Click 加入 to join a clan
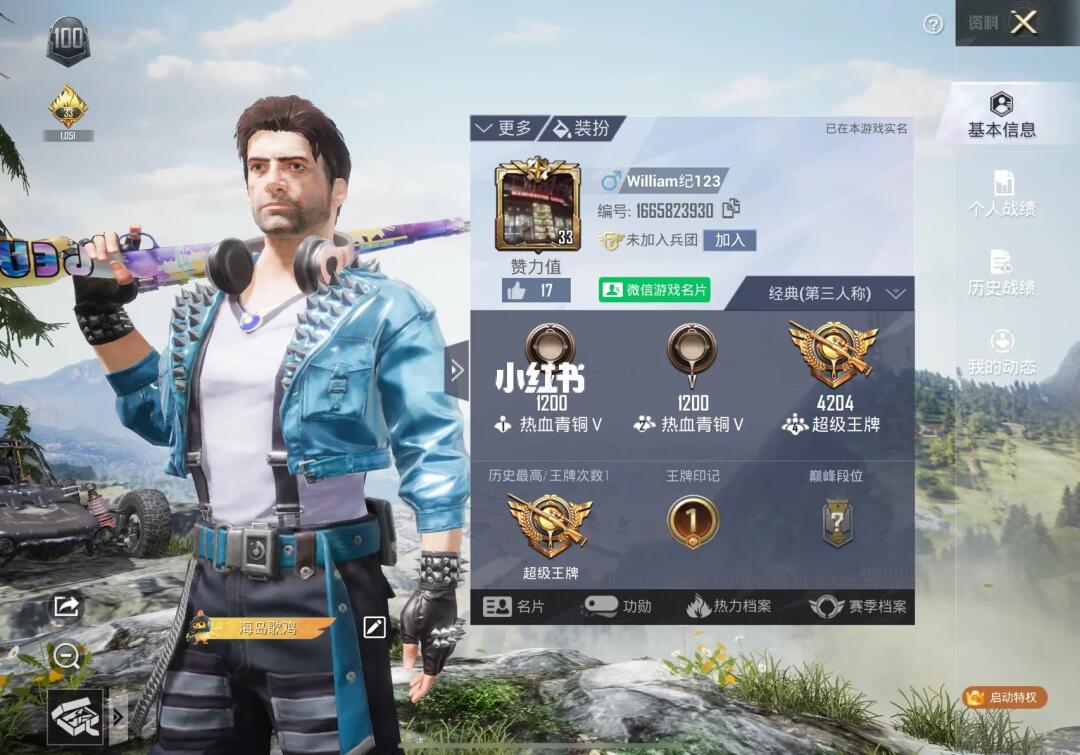Screen dimensions: 1080x755 730,240
